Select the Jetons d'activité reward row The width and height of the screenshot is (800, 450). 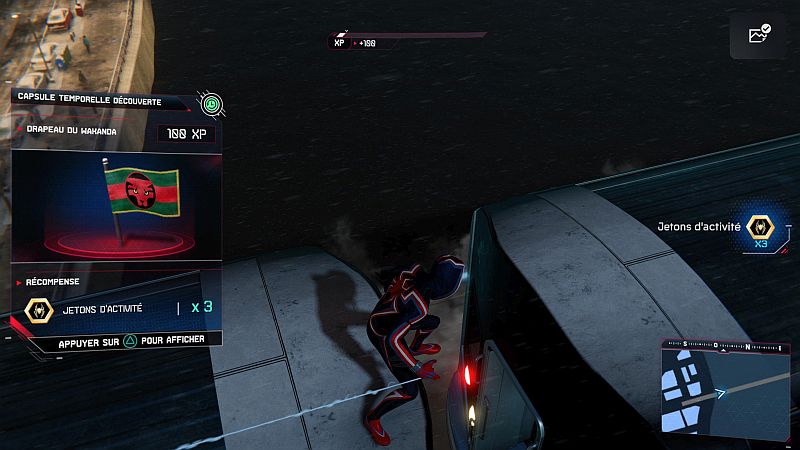117,308
